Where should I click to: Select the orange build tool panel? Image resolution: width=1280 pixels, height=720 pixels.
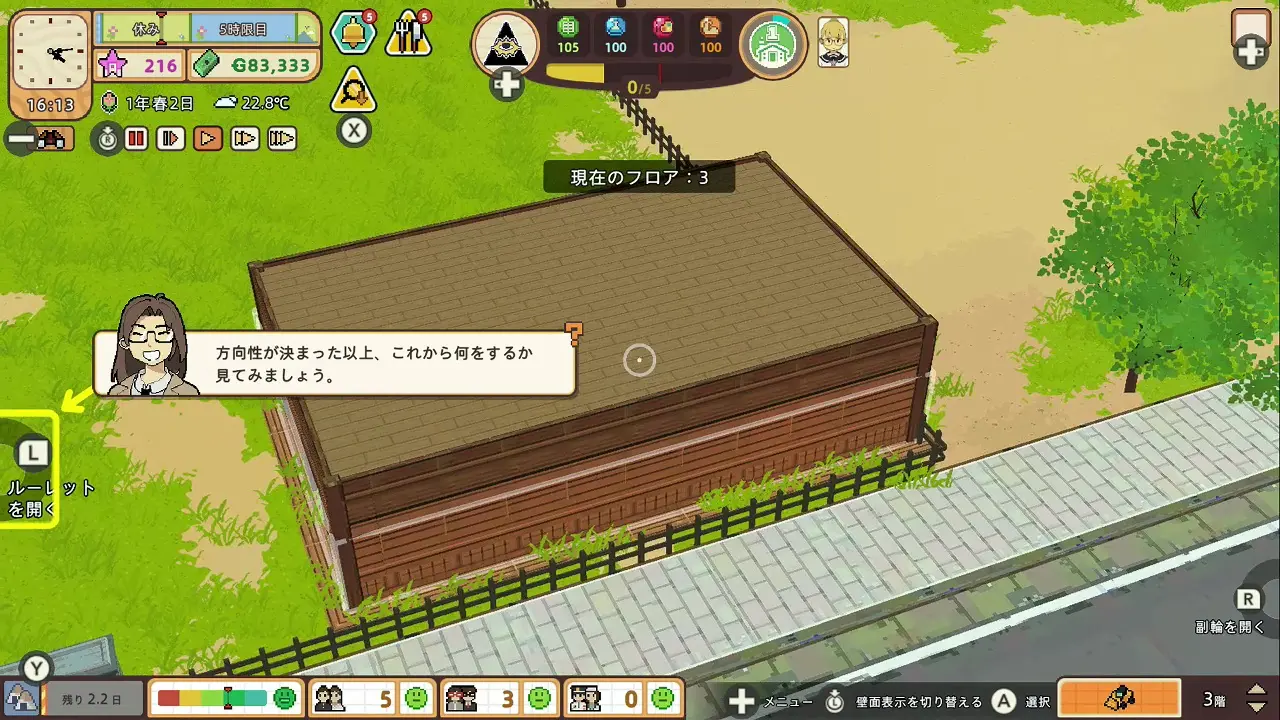[1119, 698]
